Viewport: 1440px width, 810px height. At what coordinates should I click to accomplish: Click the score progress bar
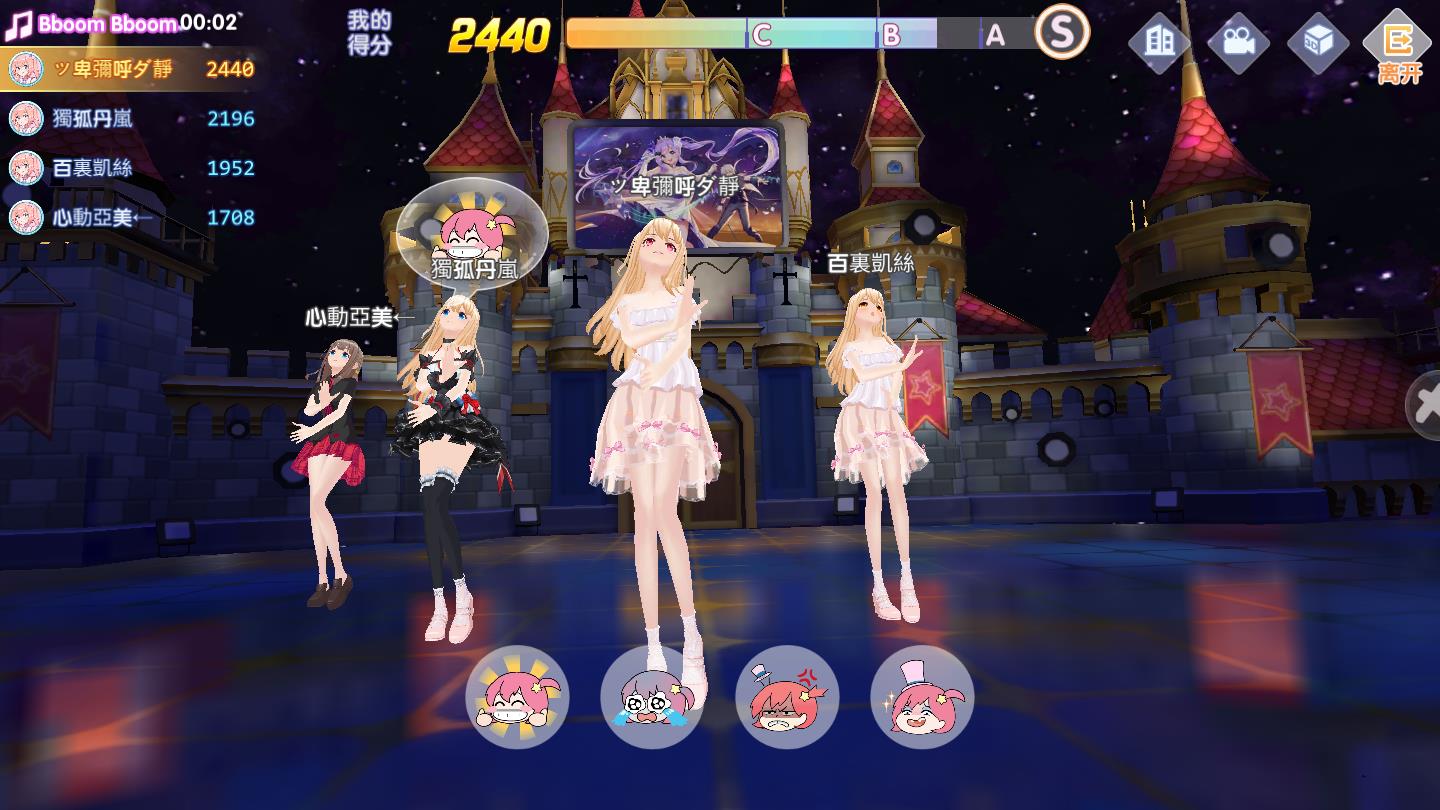pyautogui.click(x=800, y=32)
